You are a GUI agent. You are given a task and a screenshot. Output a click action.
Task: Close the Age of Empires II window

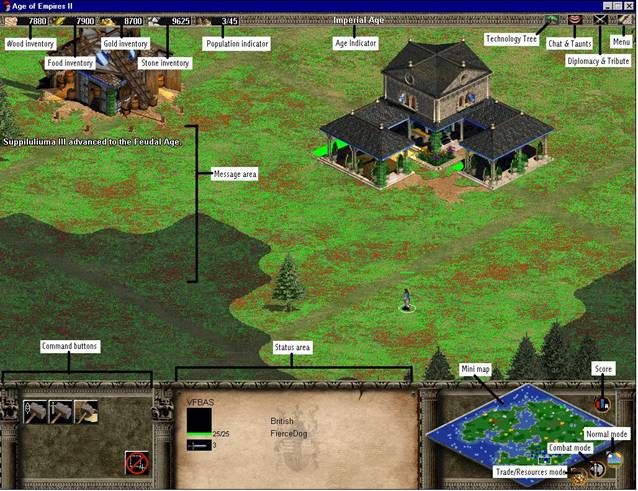pos(629,6)
